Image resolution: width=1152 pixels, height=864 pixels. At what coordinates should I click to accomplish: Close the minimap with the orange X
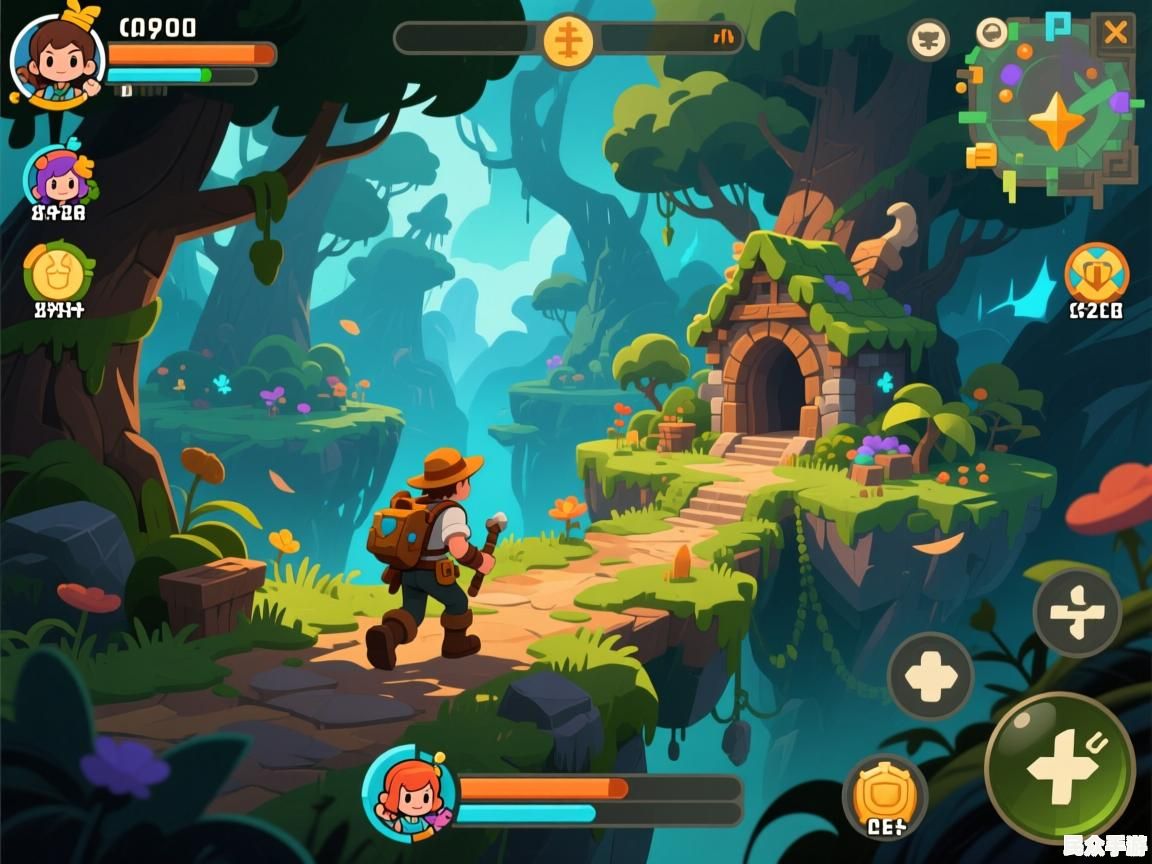[1113, 33]
